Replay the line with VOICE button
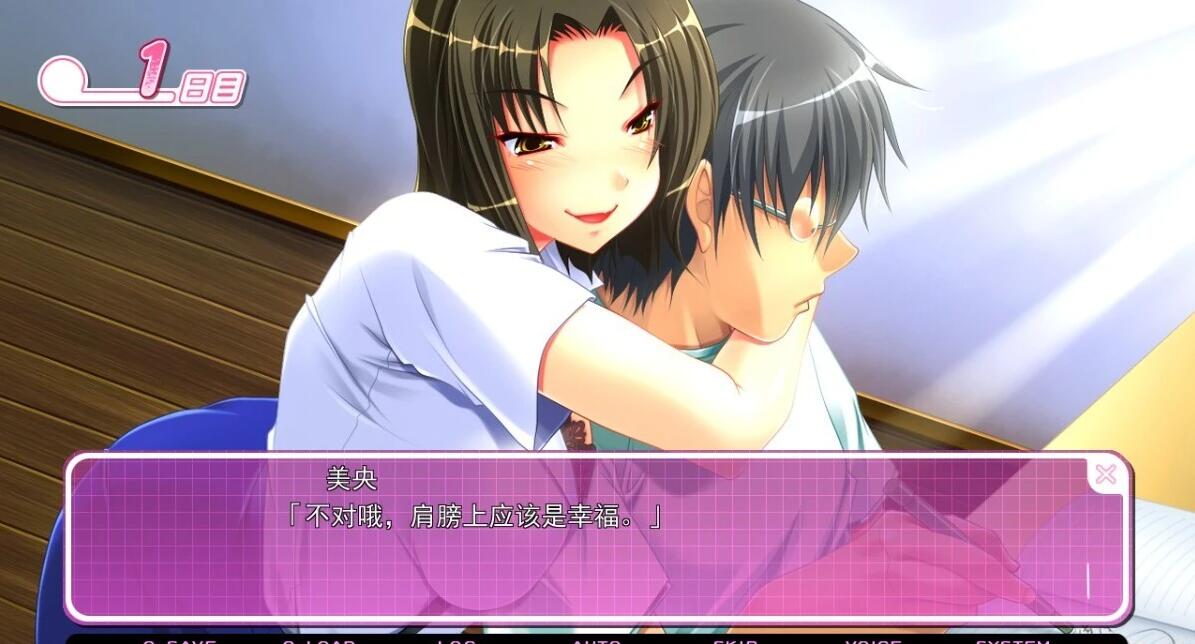The height and width of the screenshot is (644, 1195). pos(872,640)
